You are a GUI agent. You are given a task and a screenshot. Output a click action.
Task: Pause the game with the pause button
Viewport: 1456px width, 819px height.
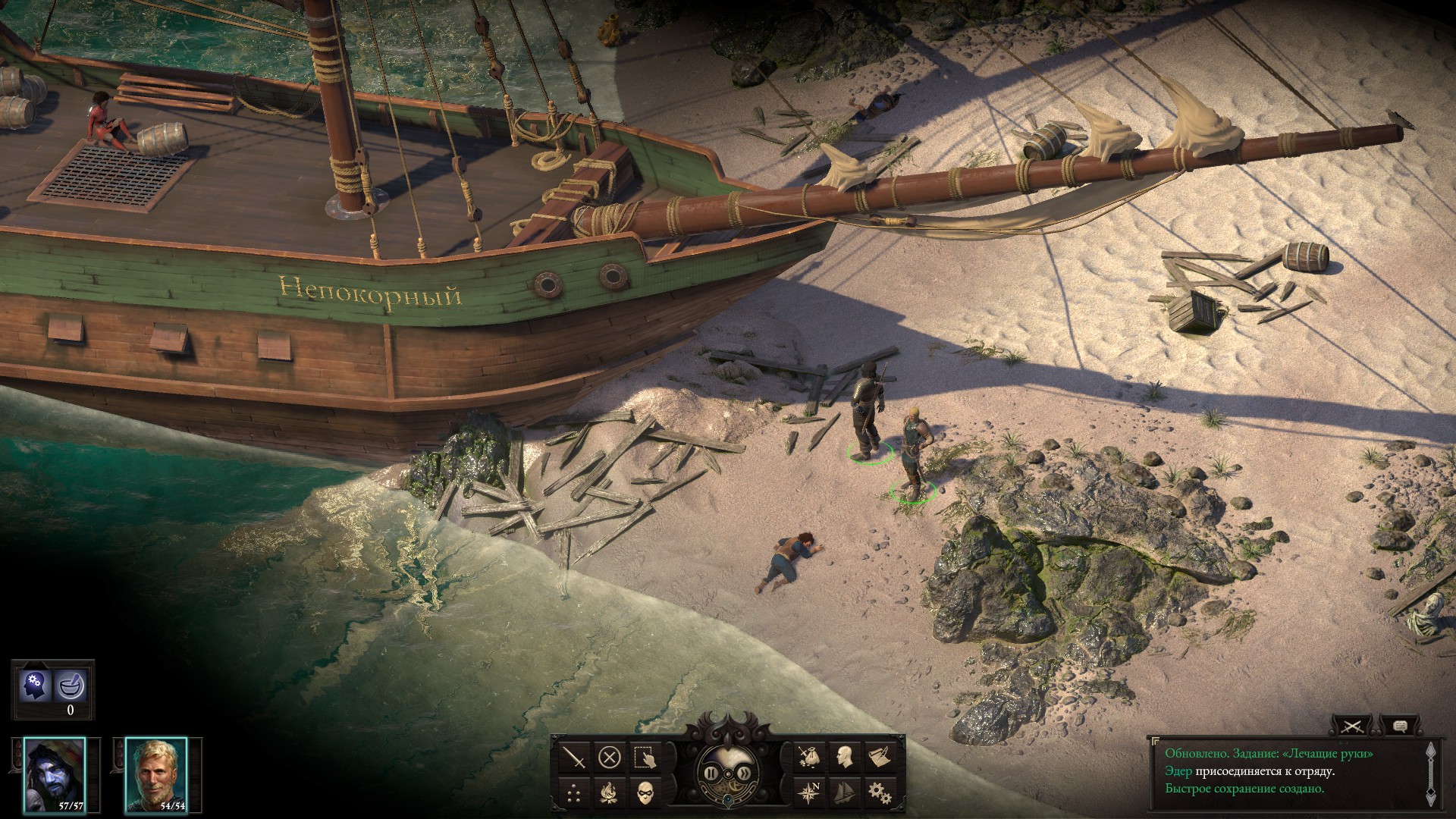711,773
